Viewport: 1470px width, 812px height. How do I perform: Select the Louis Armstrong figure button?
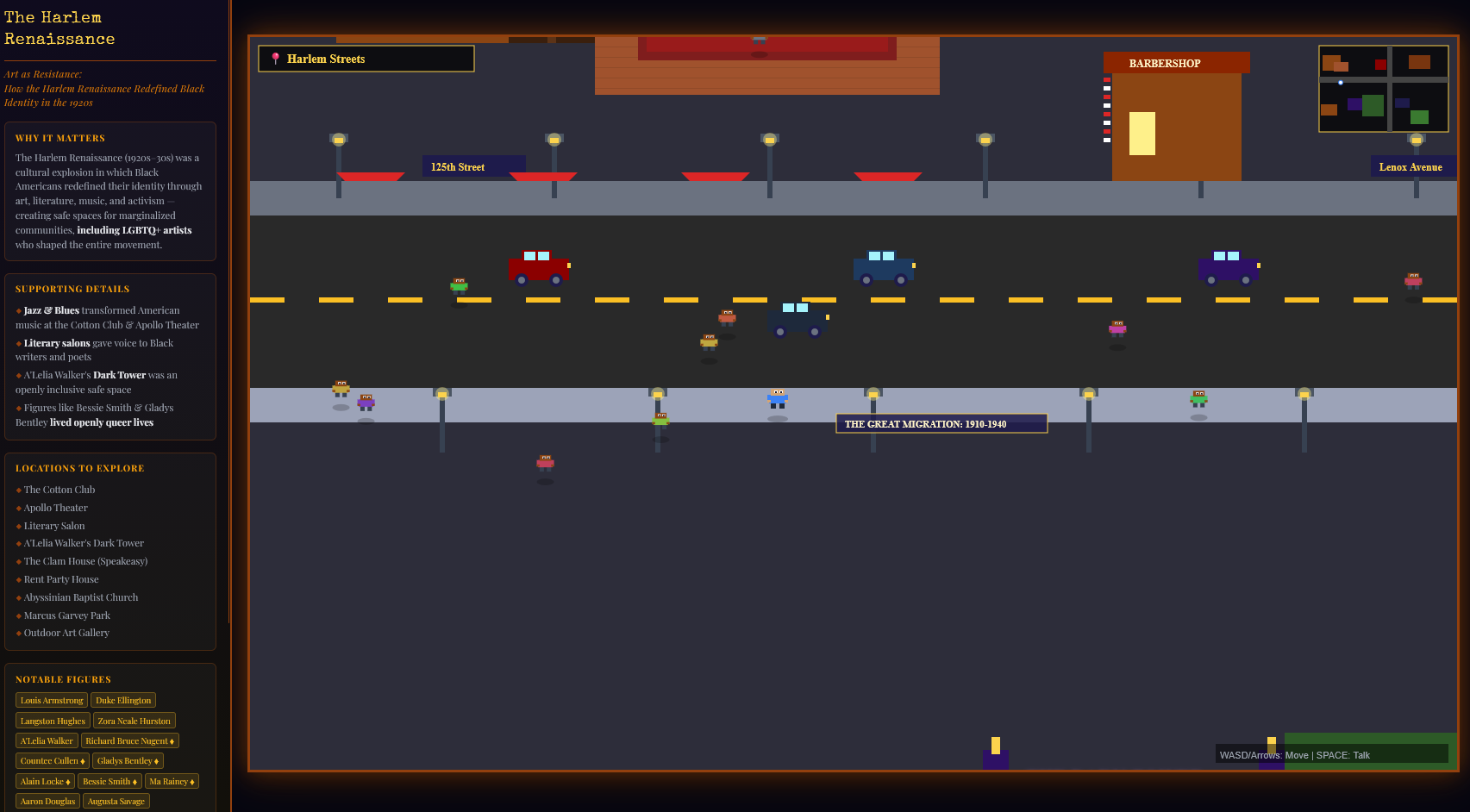tap(51, 700)
